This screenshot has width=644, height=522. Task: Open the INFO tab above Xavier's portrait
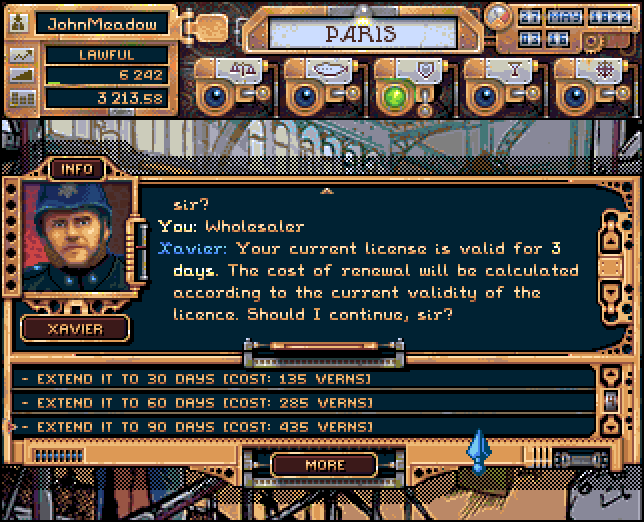(77, 169)
